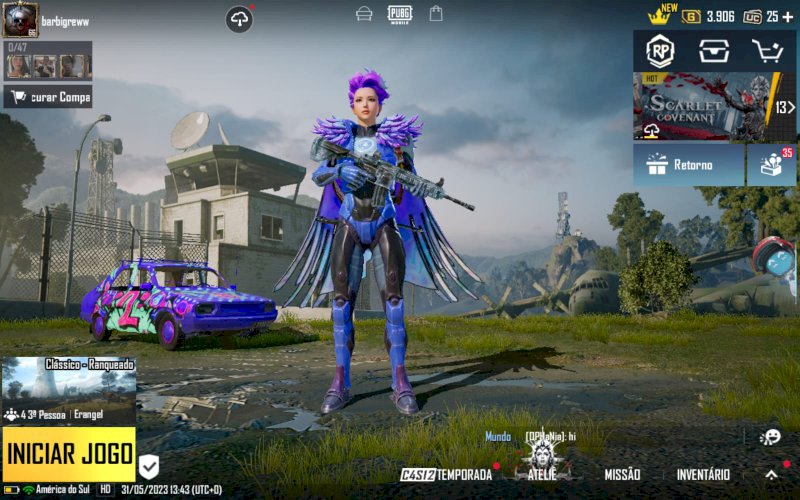800x500 pixels.
Task: Add UC with the plus button
Action: 787,16
